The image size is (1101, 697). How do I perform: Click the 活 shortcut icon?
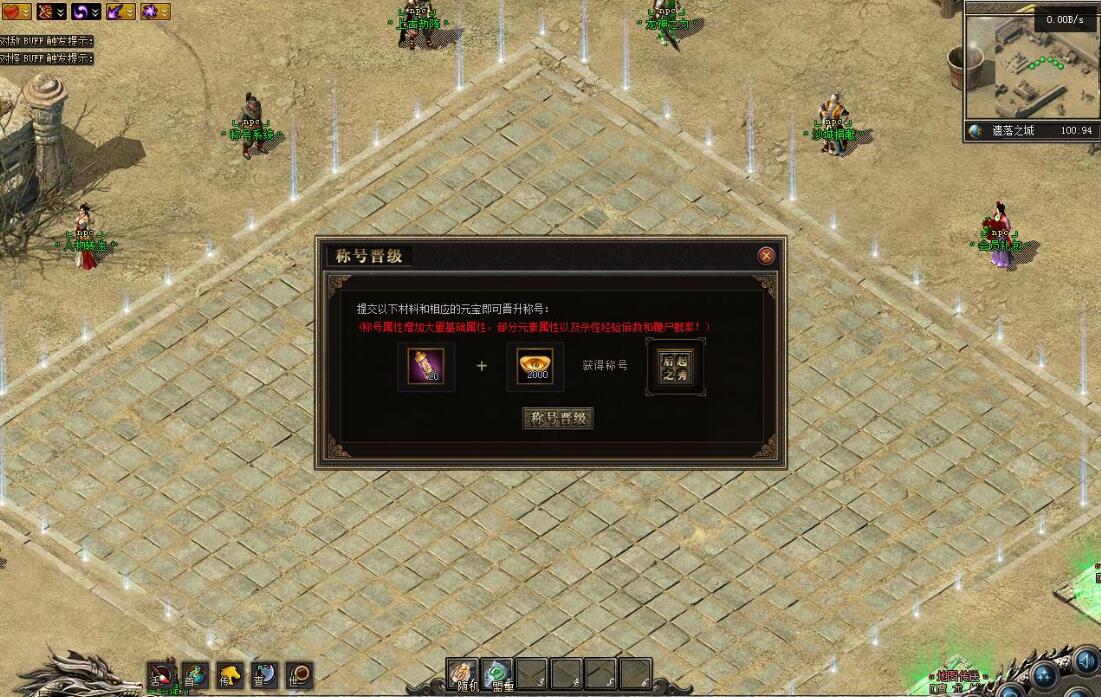(162, 675)
